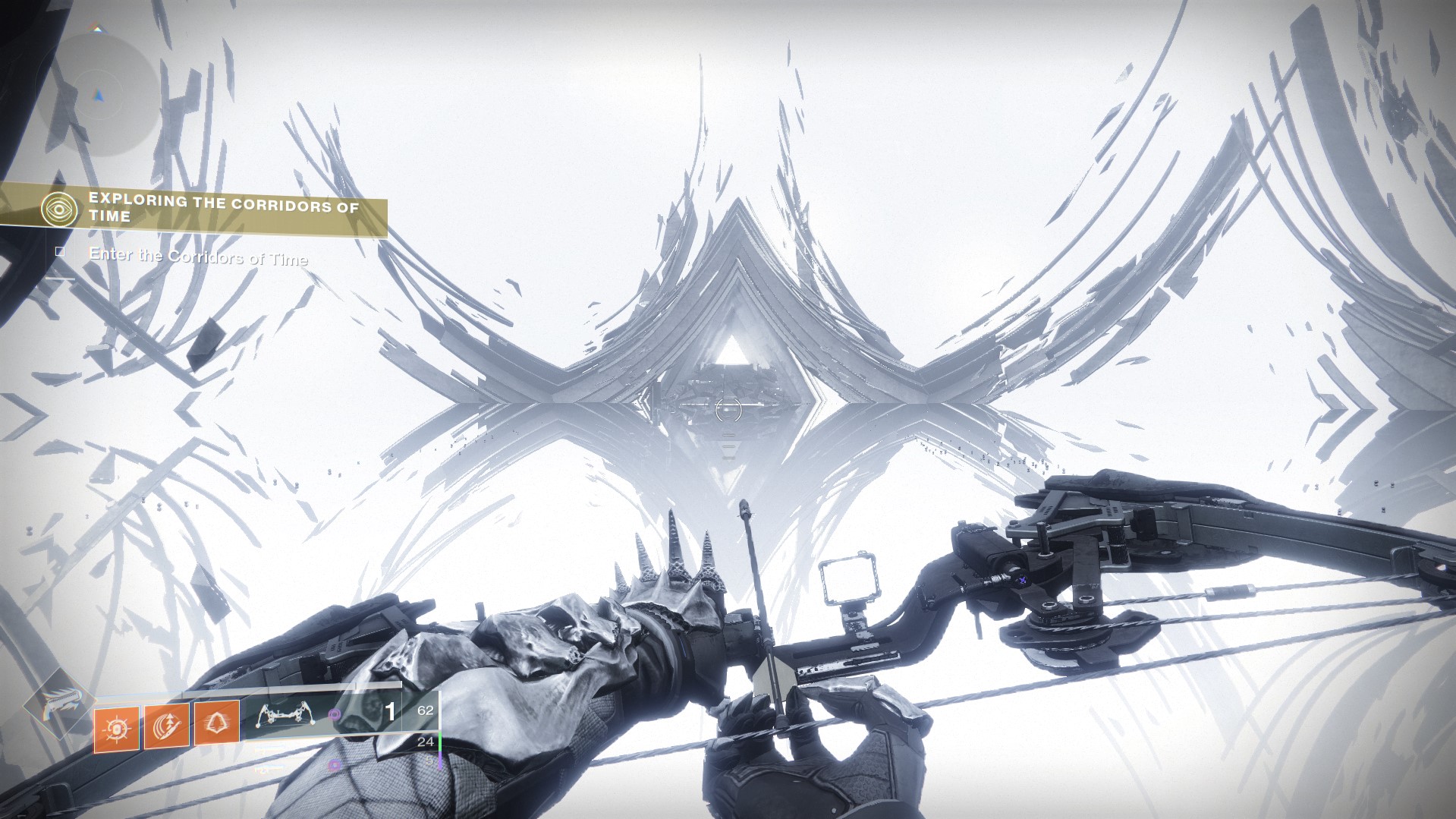Viewport: 1456px width, 819px height.
Task: Click the green super energy bar
Action: tap(439, 740)
